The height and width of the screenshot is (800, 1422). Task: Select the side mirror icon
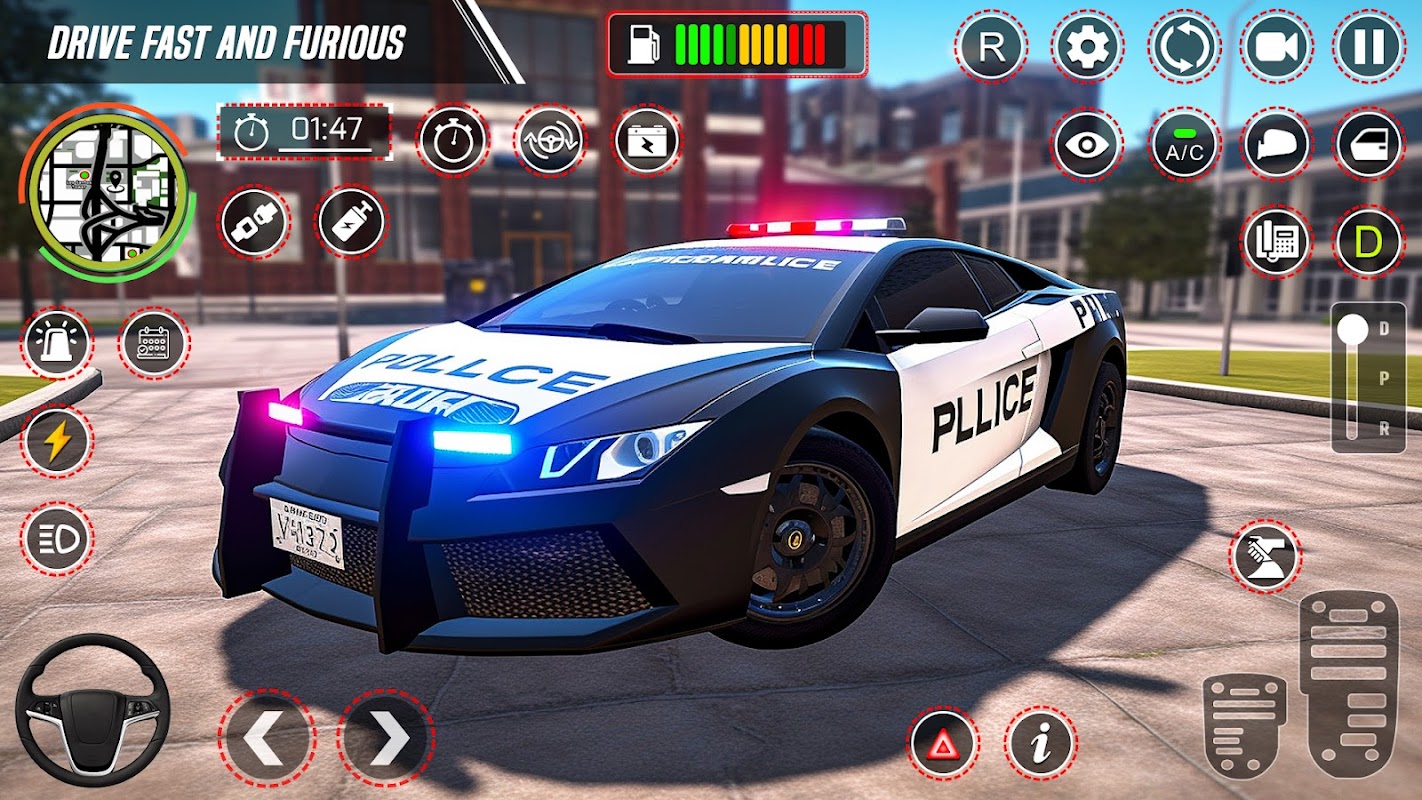(1277, 144)
